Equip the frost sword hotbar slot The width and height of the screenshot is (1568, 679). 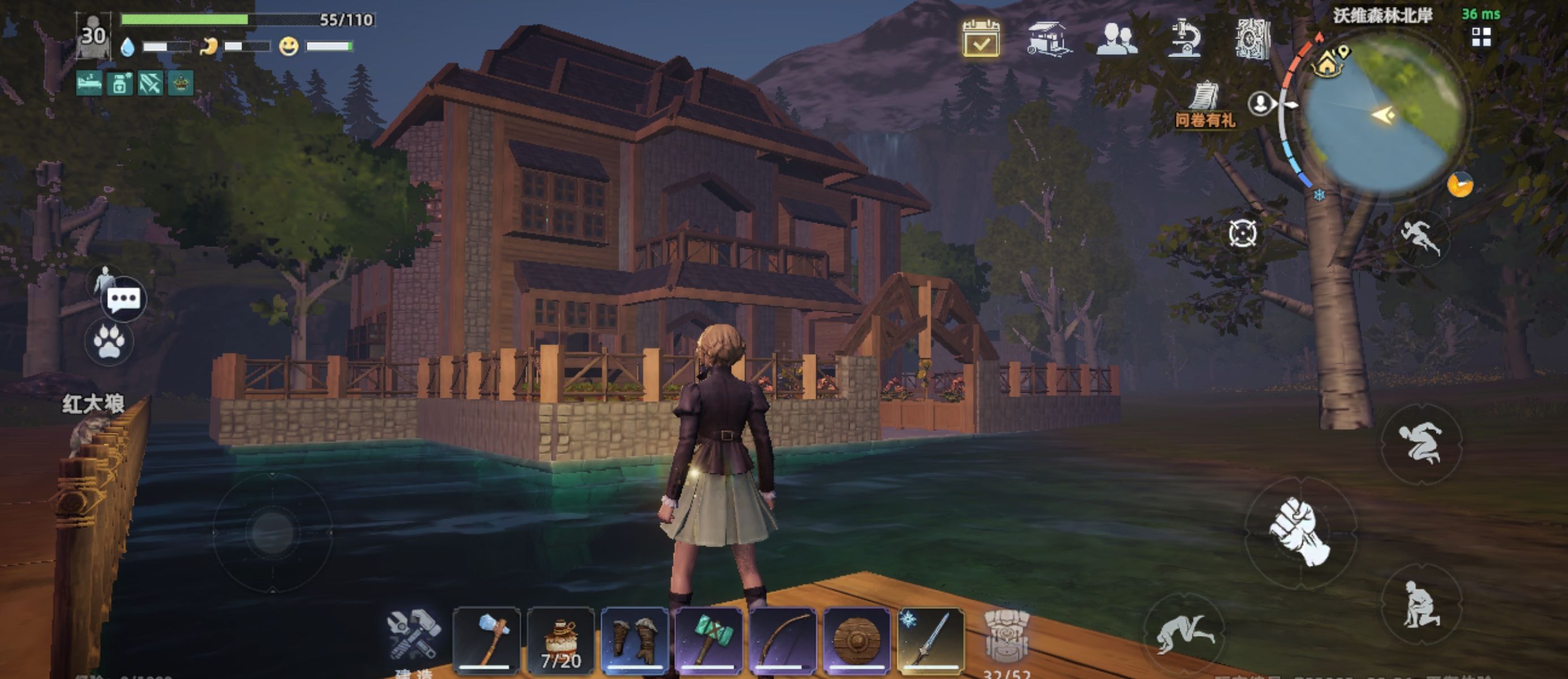(x=931, y=640)
